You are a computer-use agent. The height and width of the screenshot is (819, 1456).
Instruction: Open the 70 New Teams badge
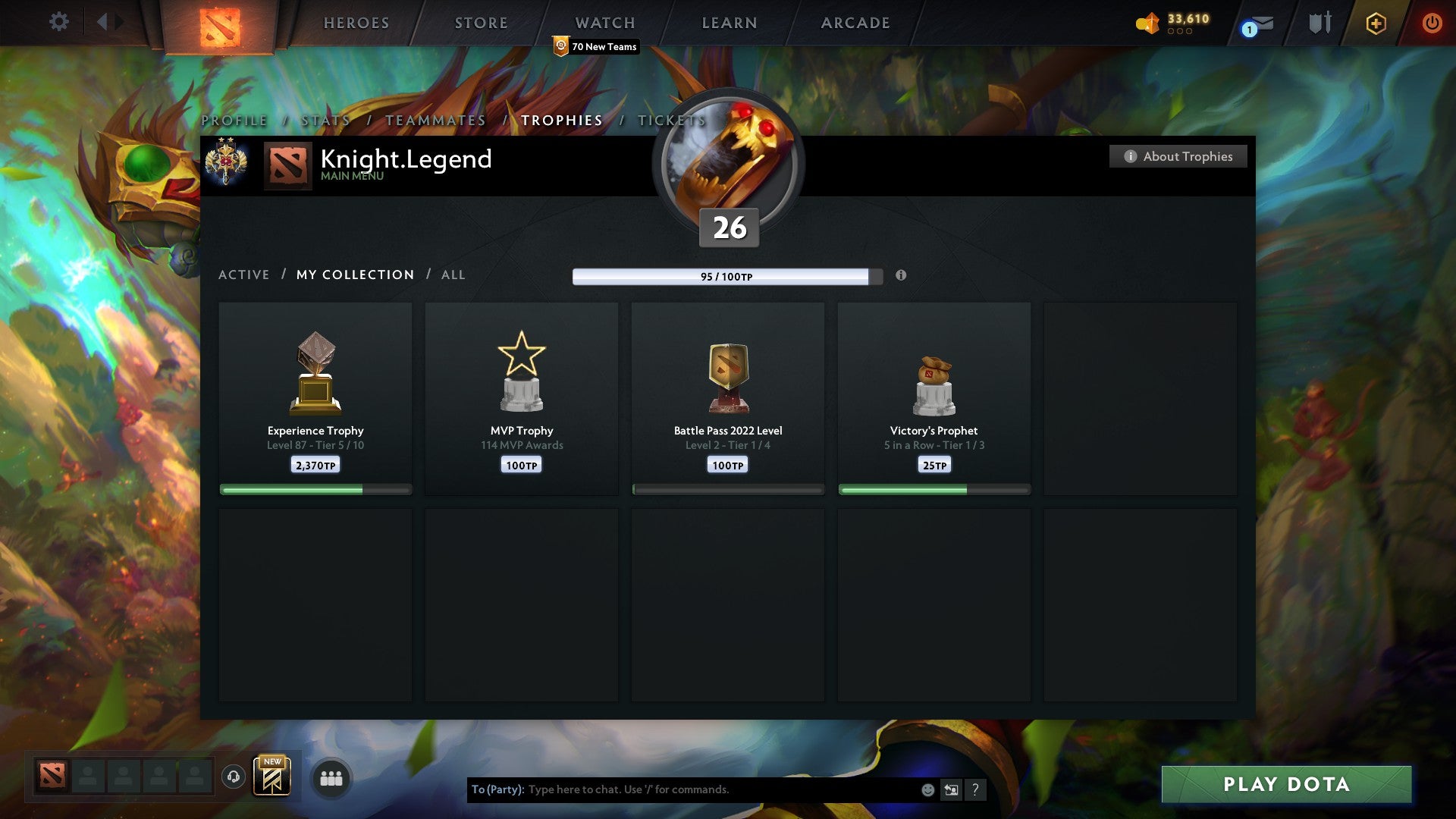click(595, 46)
